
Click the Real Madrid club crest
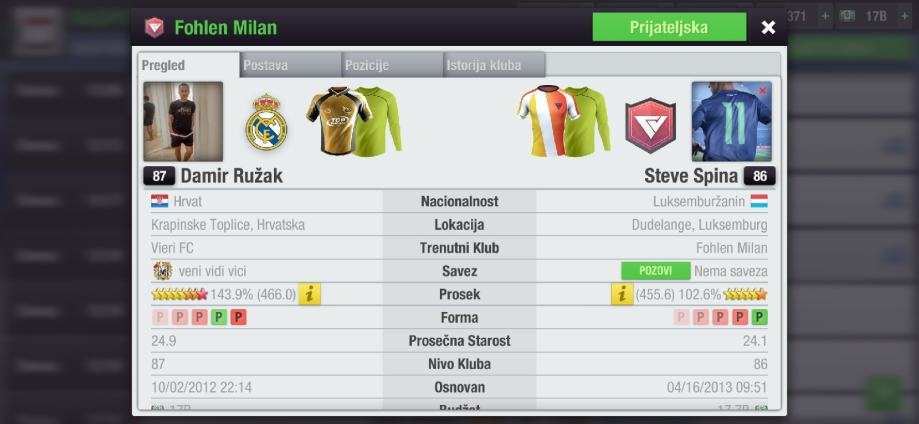pyautogui.click(x=266, y=123)
